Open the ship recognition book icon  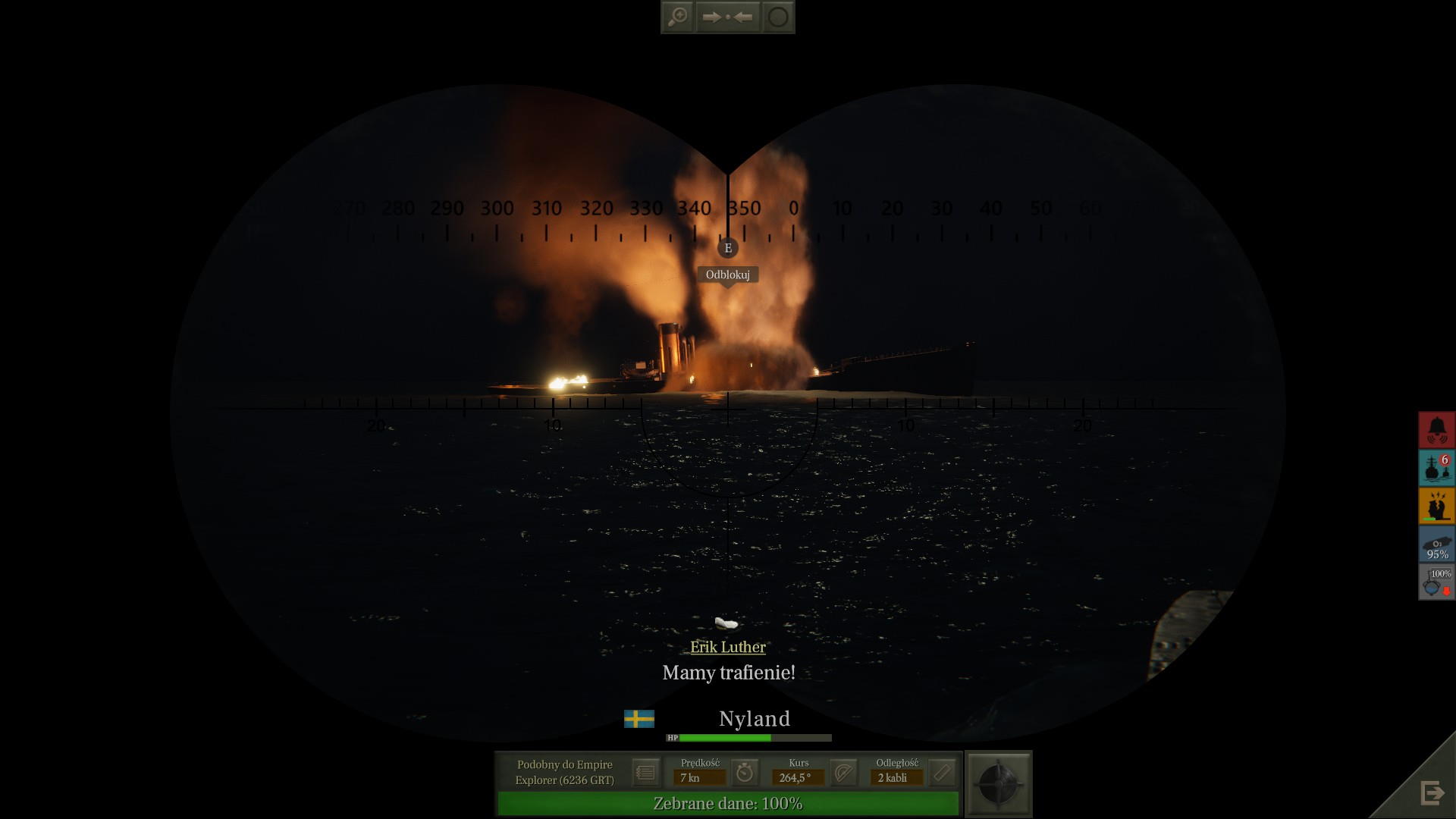[x=645, y=773]
